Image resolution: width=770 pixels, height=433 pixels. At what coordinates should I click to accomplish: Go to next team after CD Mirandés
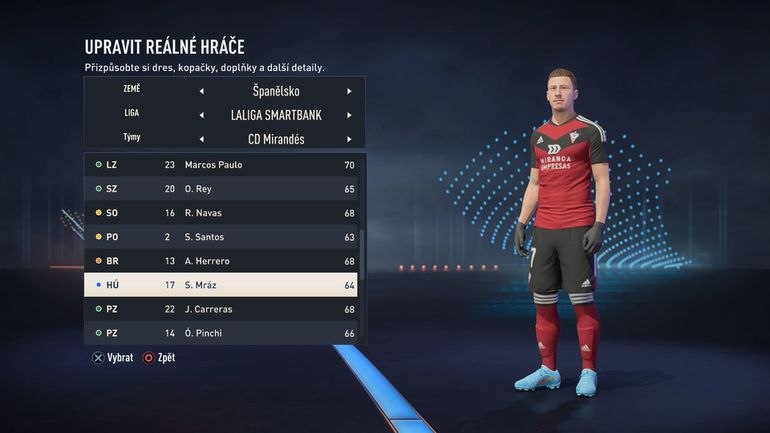click(x=349, y=139)
